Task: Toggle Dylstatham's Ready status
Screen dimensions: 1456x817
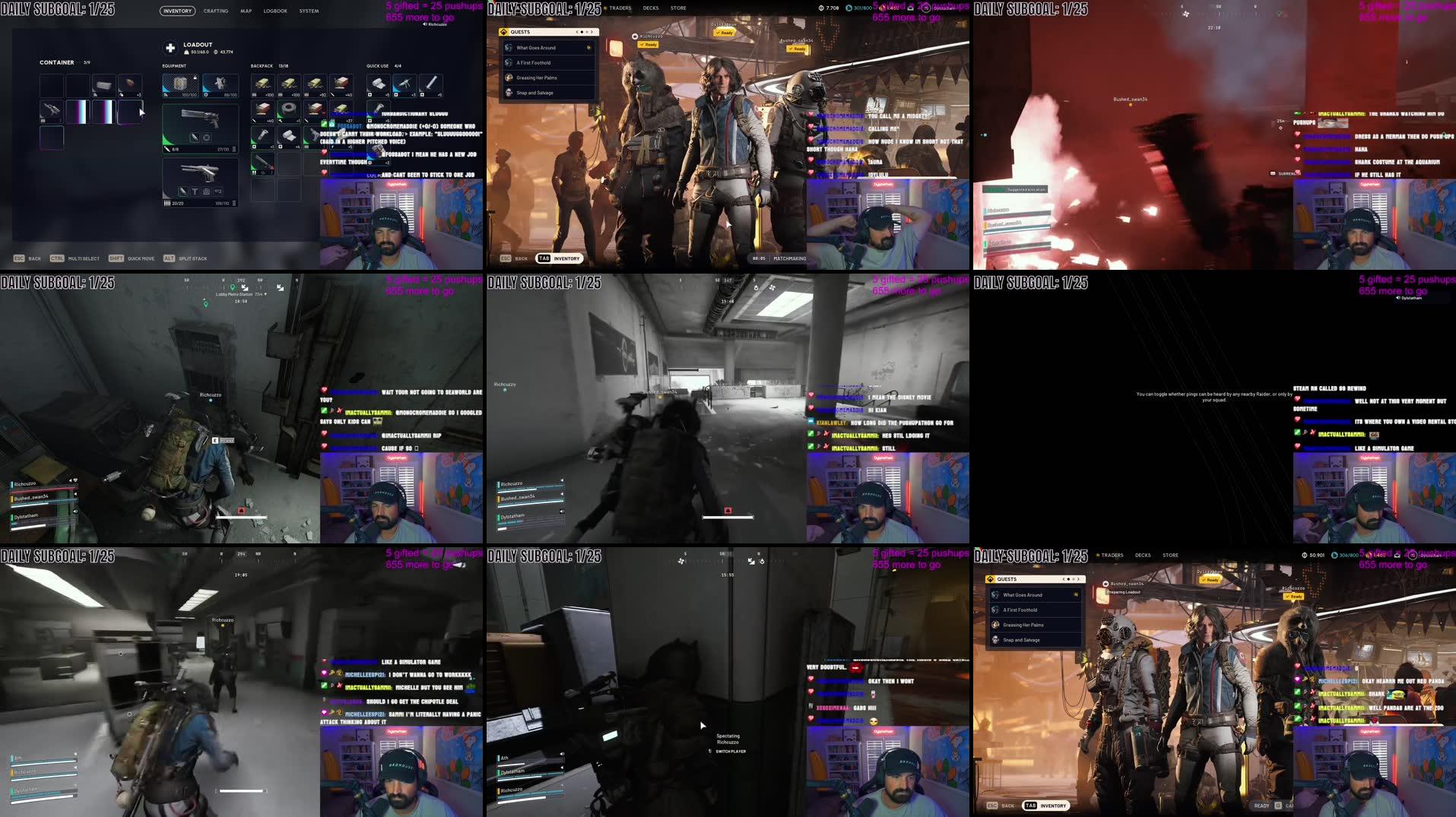Action: (725, 33)
